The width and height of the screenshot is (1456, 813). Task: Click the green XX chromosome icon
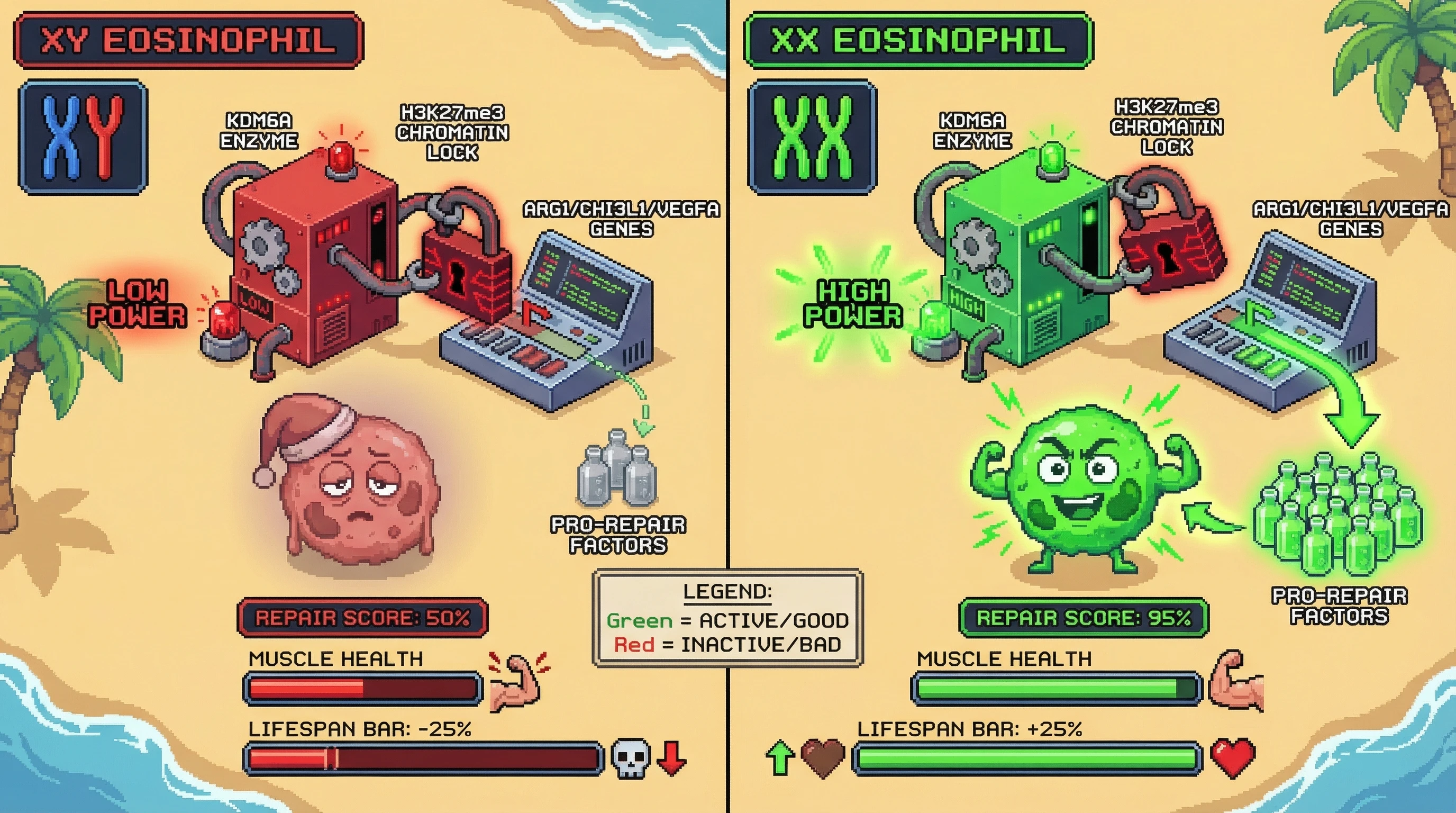pyautogui.click(x=812, y=138)
